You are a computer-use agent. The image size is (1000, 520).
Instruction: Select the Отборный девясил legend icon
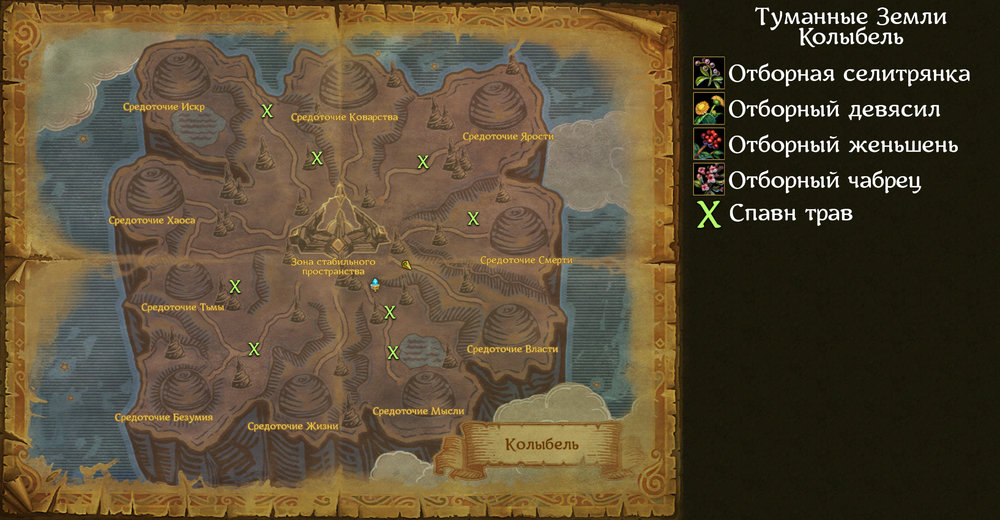coord(709,109)
